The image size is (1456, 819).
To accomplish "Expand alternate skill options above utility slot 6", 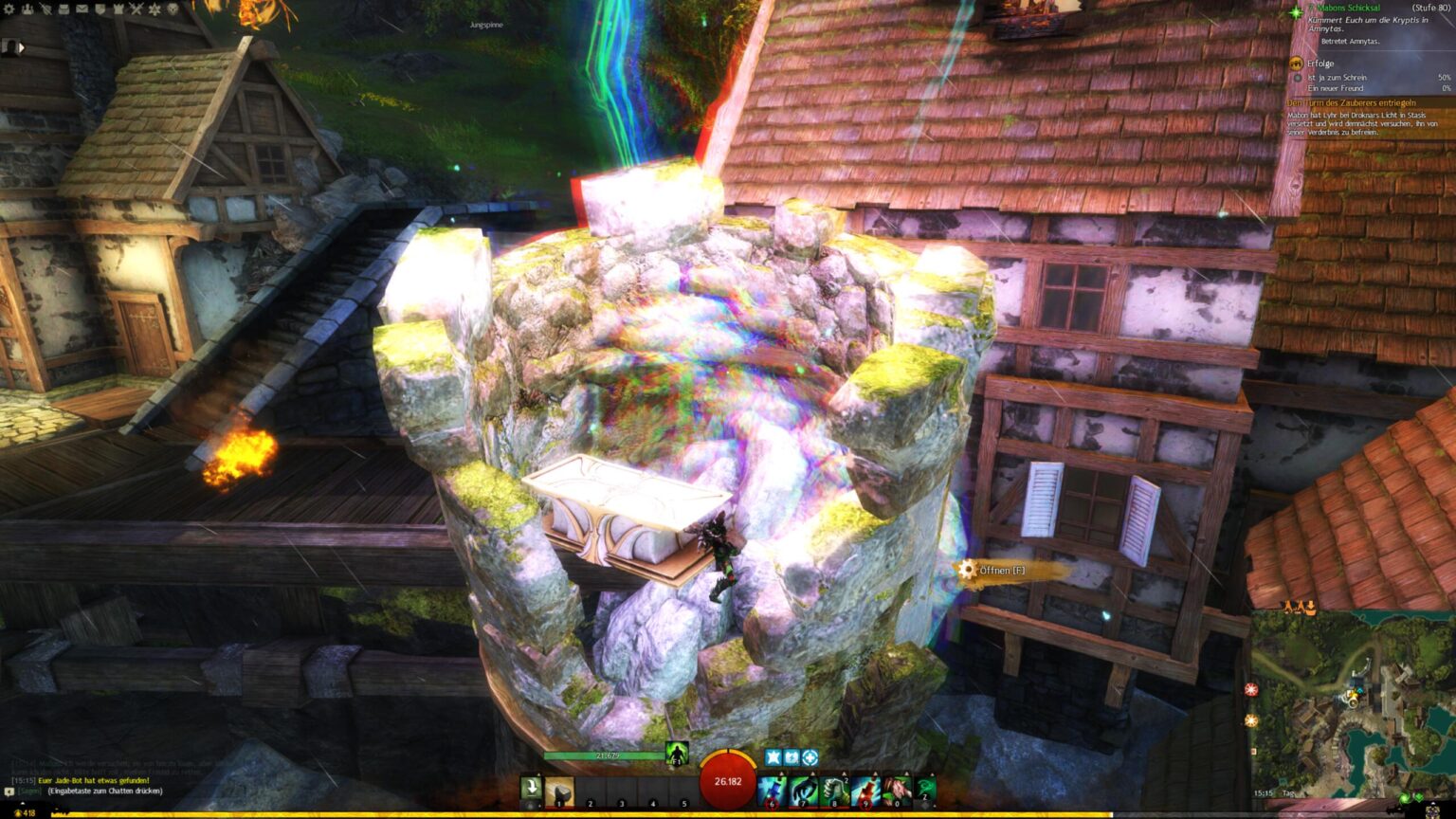I will [781, 773].
